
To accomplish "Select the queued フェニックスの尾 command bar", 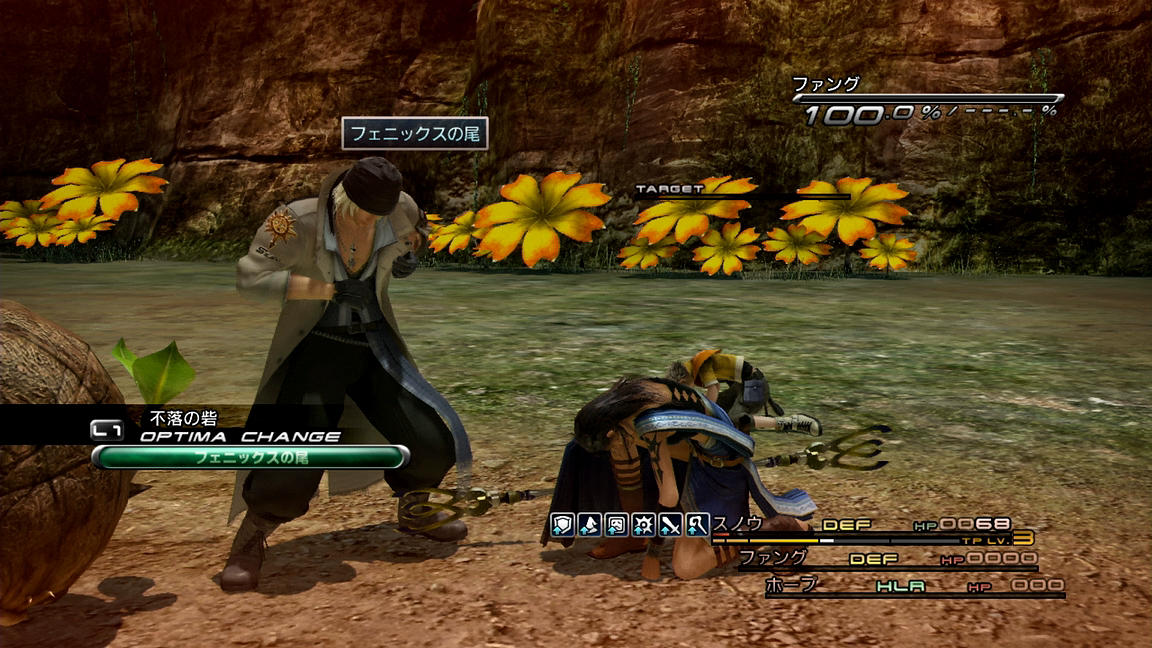I will click(250, 457).
